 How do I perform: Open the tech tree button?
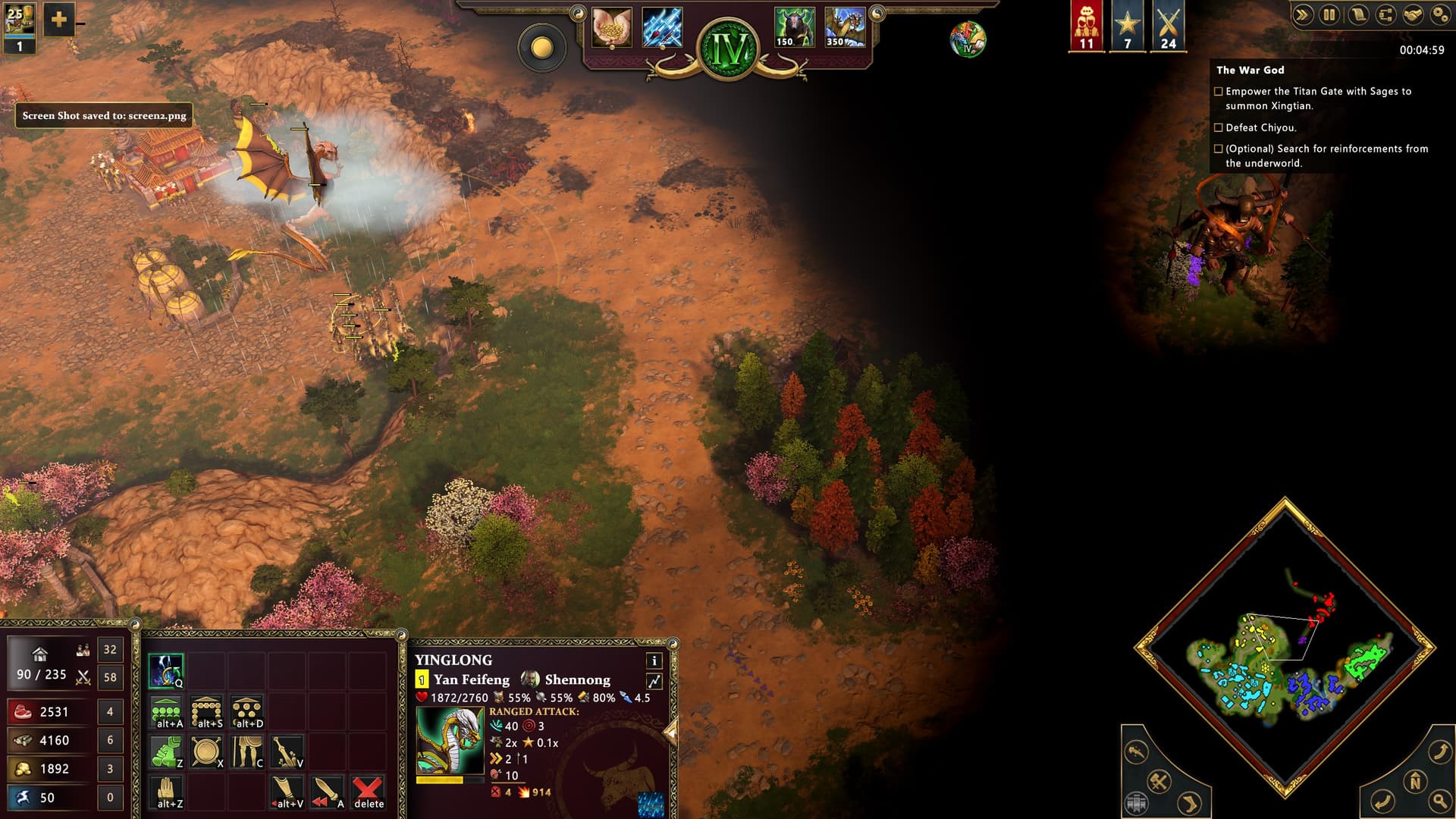(1385, 15)
